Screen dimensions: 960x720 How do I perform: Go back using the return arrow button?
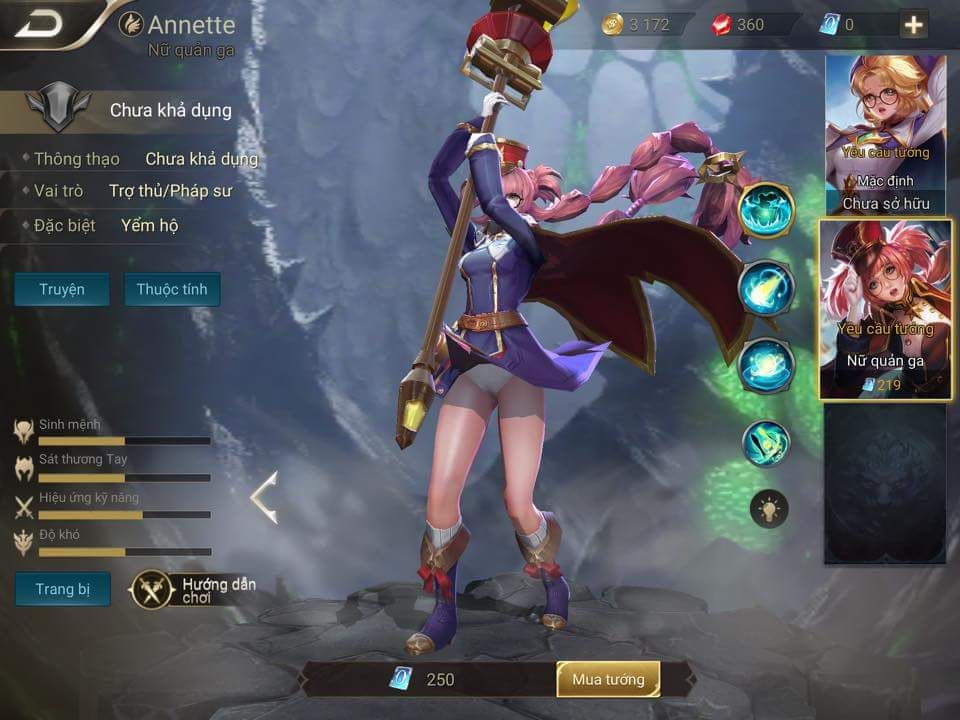coord(40,24)
